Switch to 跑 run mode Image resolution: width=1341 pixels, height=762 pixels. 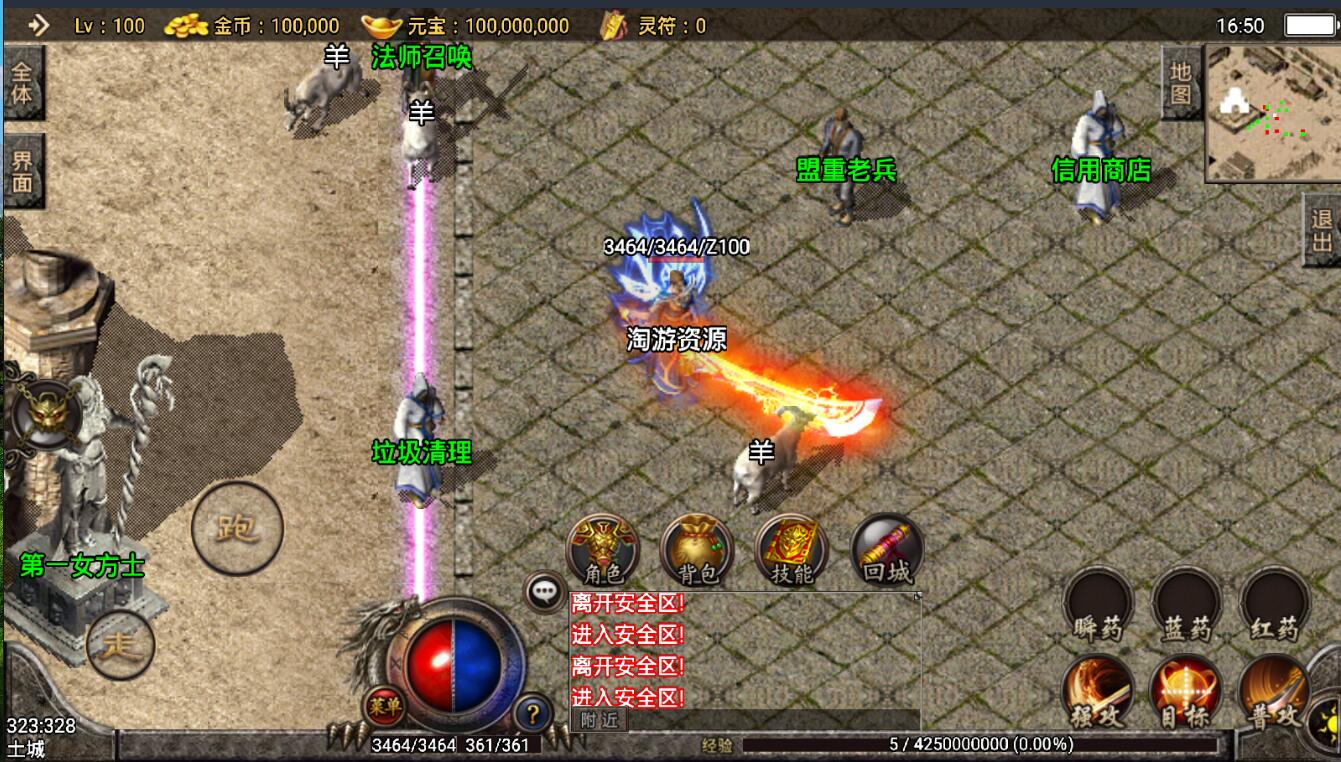click(237, 528)
